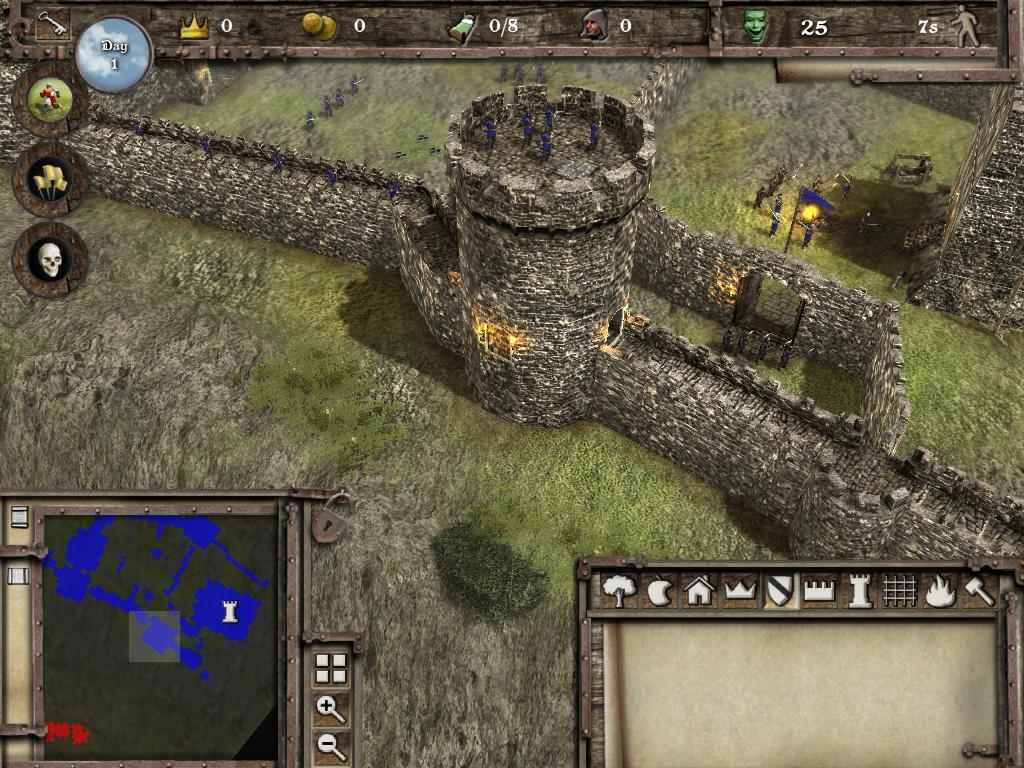Choose the crown category tab

click(x=739, y=591)
